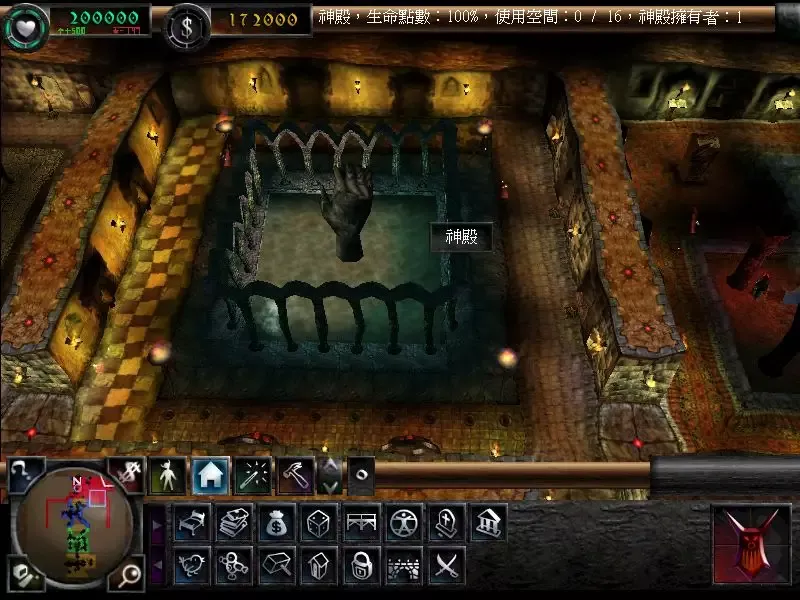Select the Guard Room hut icon
This screenshot has height=600, width=800.
tap(318, 566)
